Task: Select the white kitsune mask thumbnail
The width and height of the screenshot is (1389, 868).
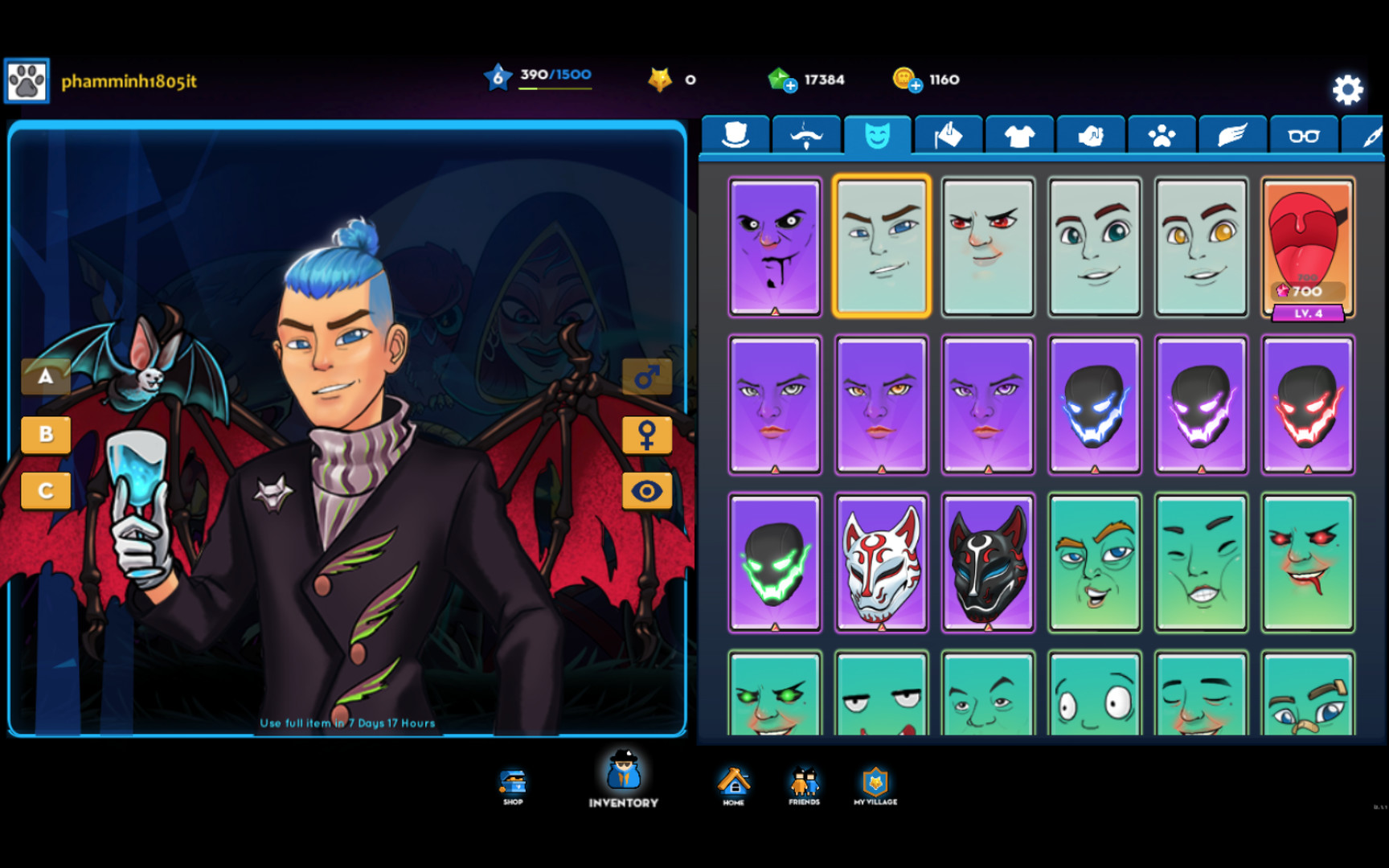Action: pos(881,563)
